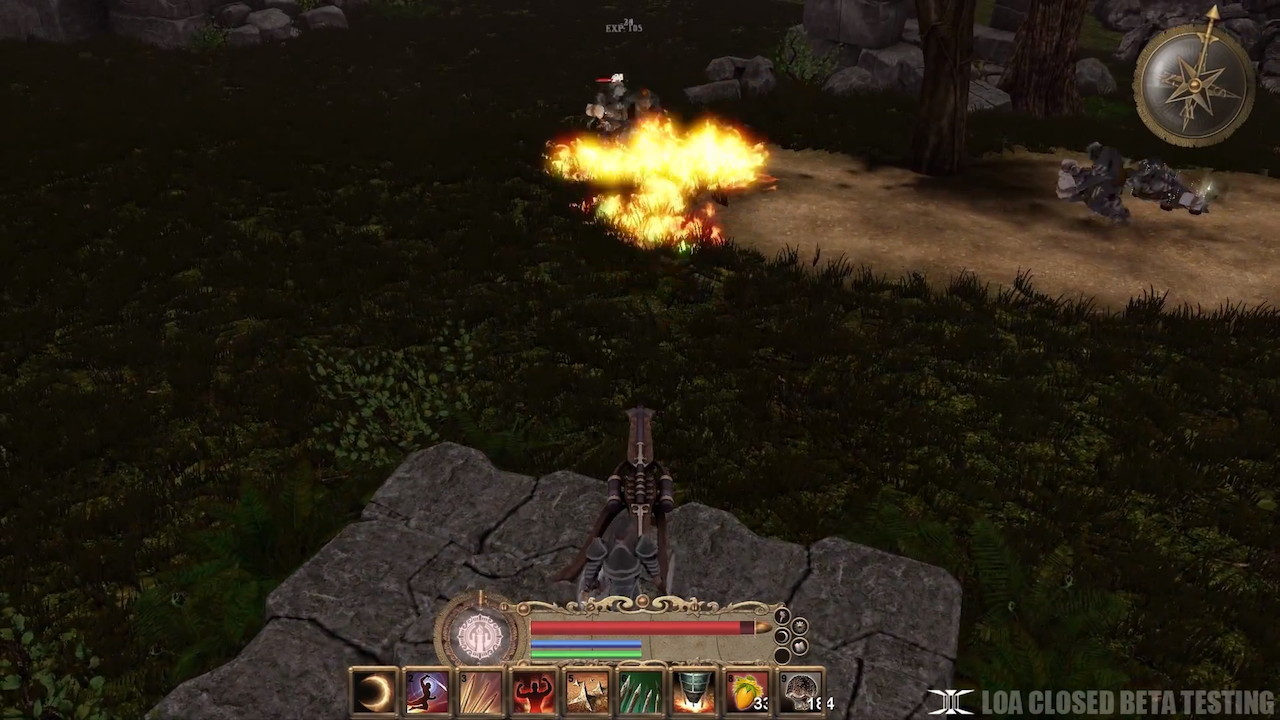
Task: Open the crescent moon menu icon
Action: tap(782, 635)
